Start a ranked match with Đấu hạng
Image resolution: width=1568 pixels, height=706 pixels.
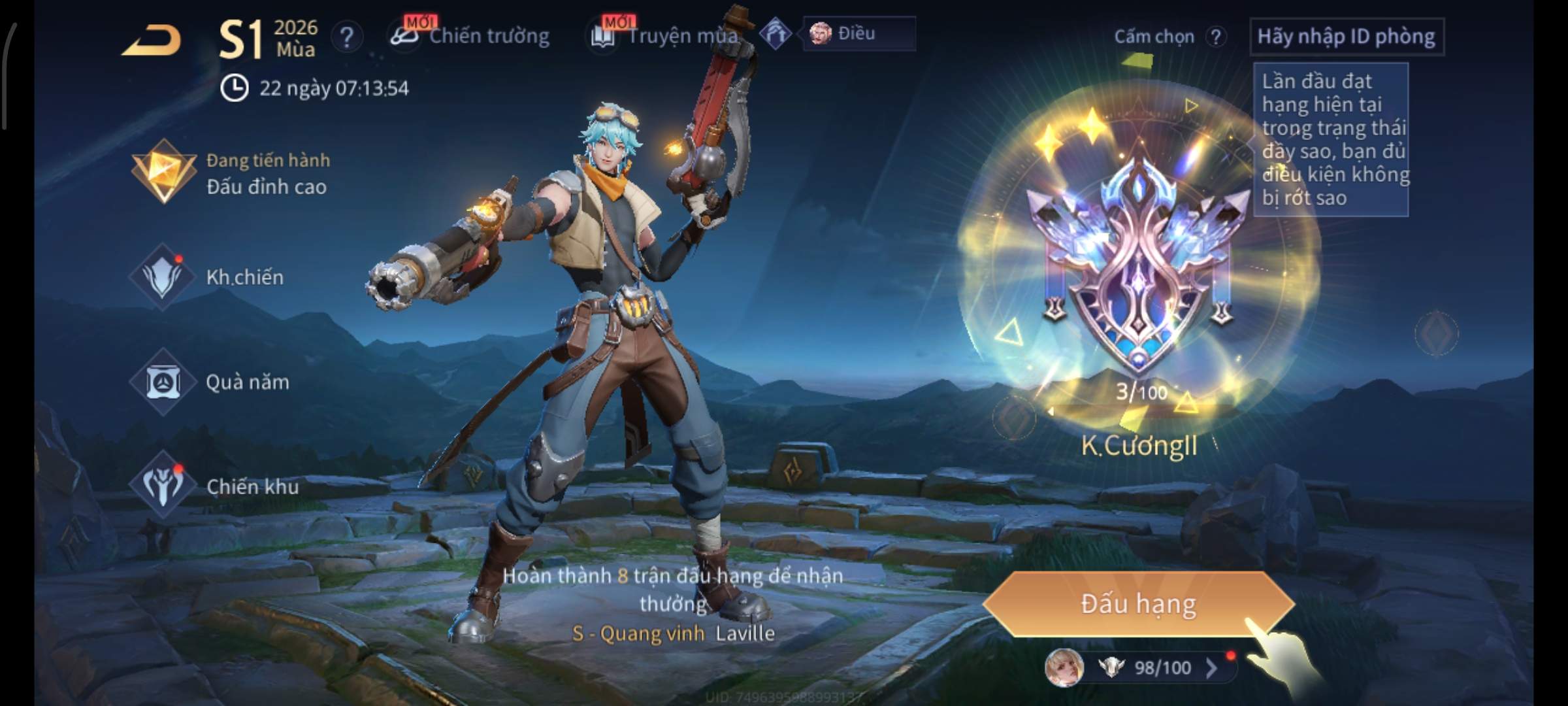click(1138, 604)
